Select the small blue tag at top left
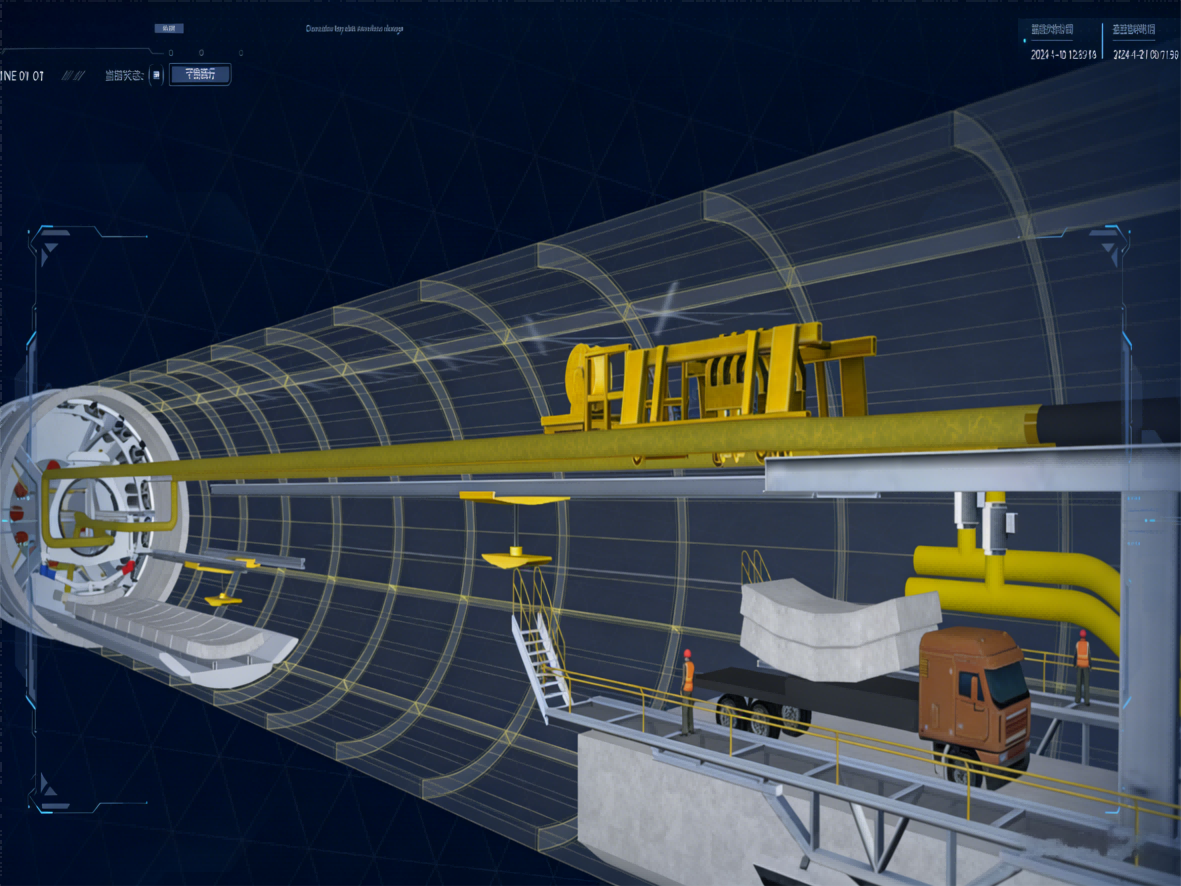Screen dimensions: 1181x886 coord(168,28)
